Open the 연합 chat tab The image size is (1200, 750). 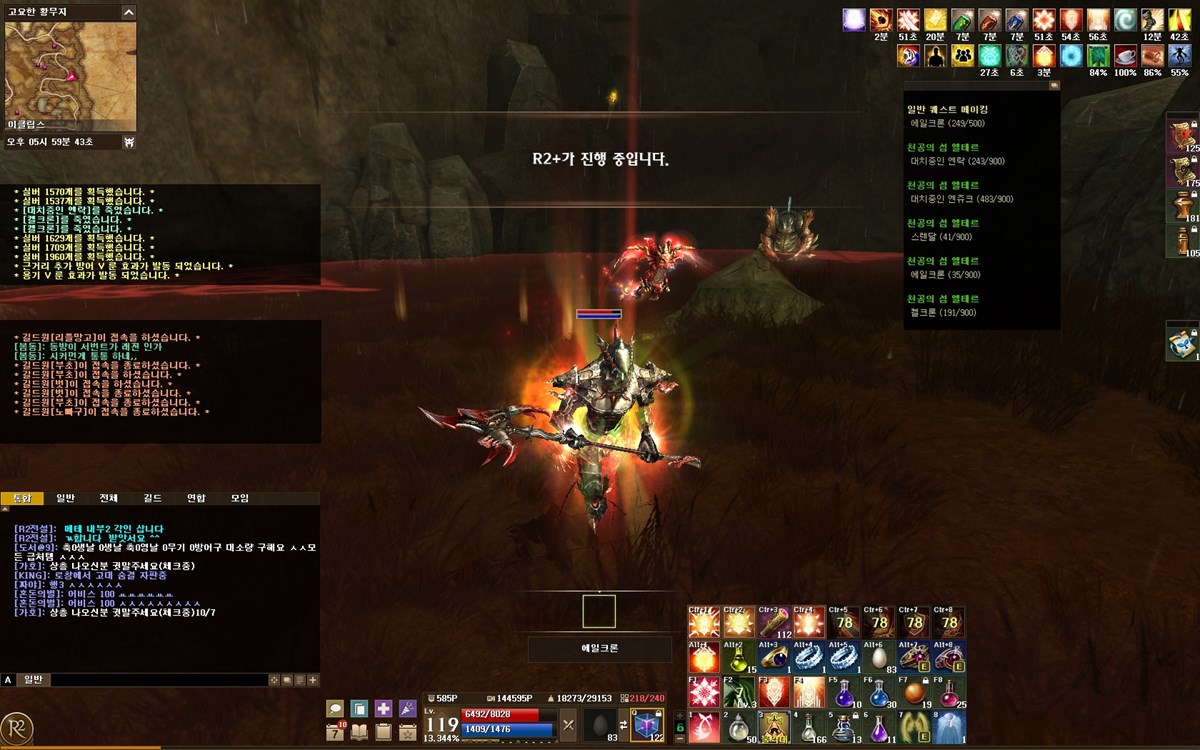[196, 498]
